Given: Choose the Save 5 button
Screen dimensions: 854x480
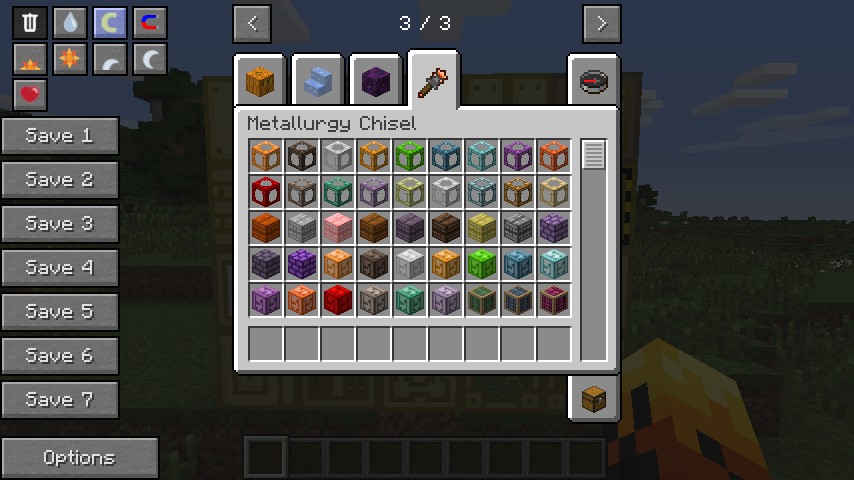Looking at the screenshot, I should [x=60, y=312].
